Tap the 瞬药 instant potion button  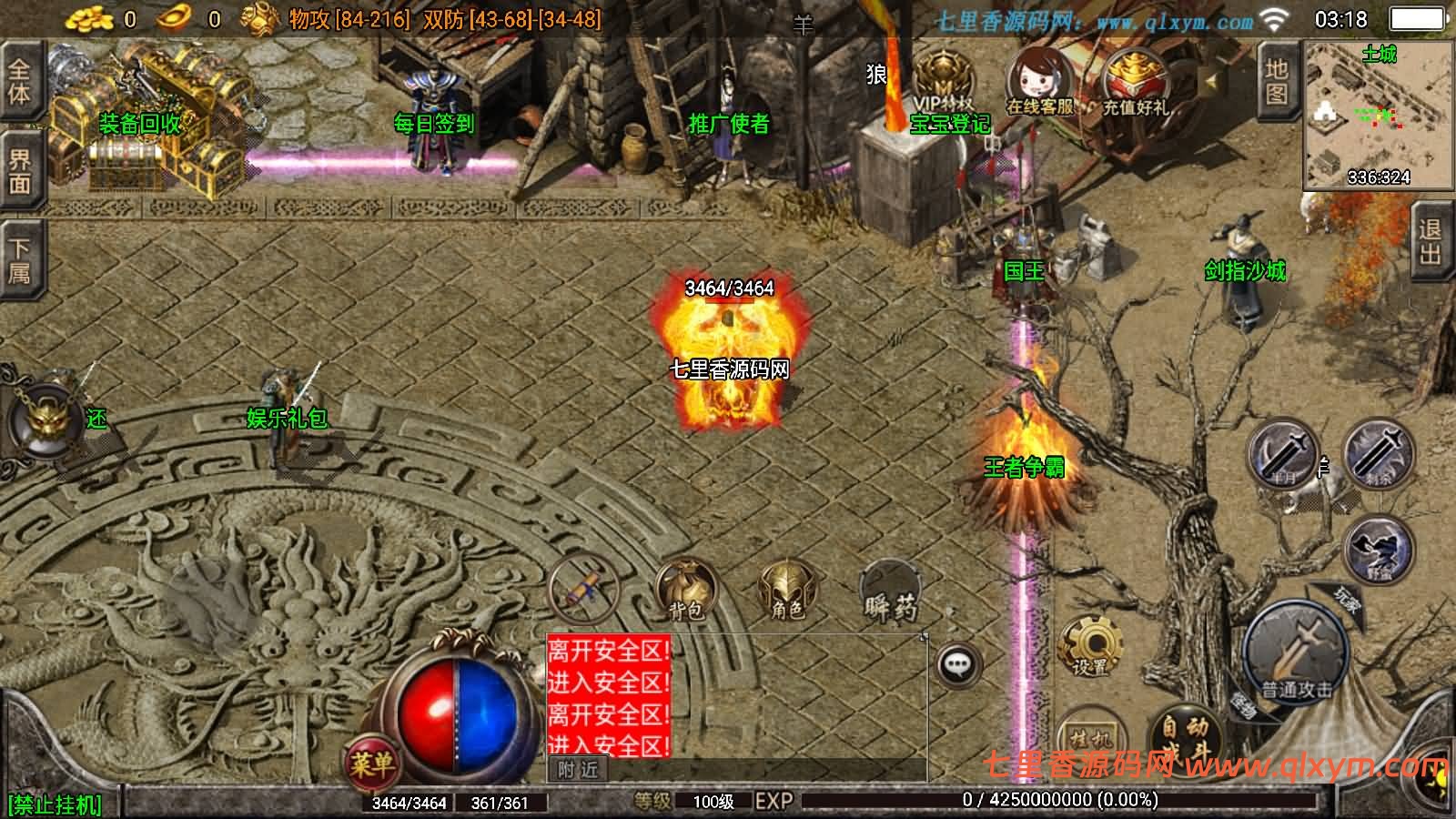(x=889, y=591)
